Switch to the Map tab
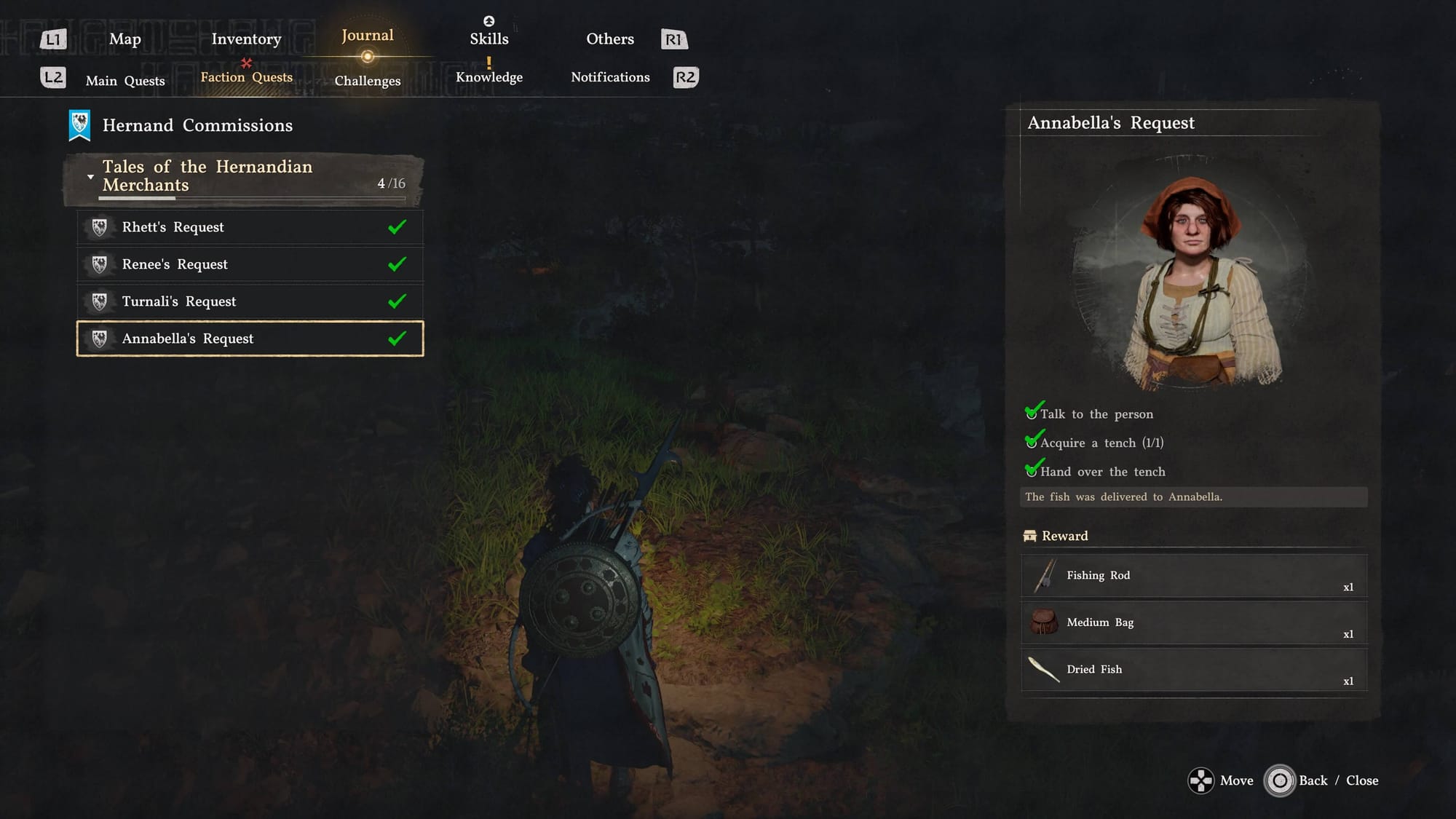 point(124,39)
